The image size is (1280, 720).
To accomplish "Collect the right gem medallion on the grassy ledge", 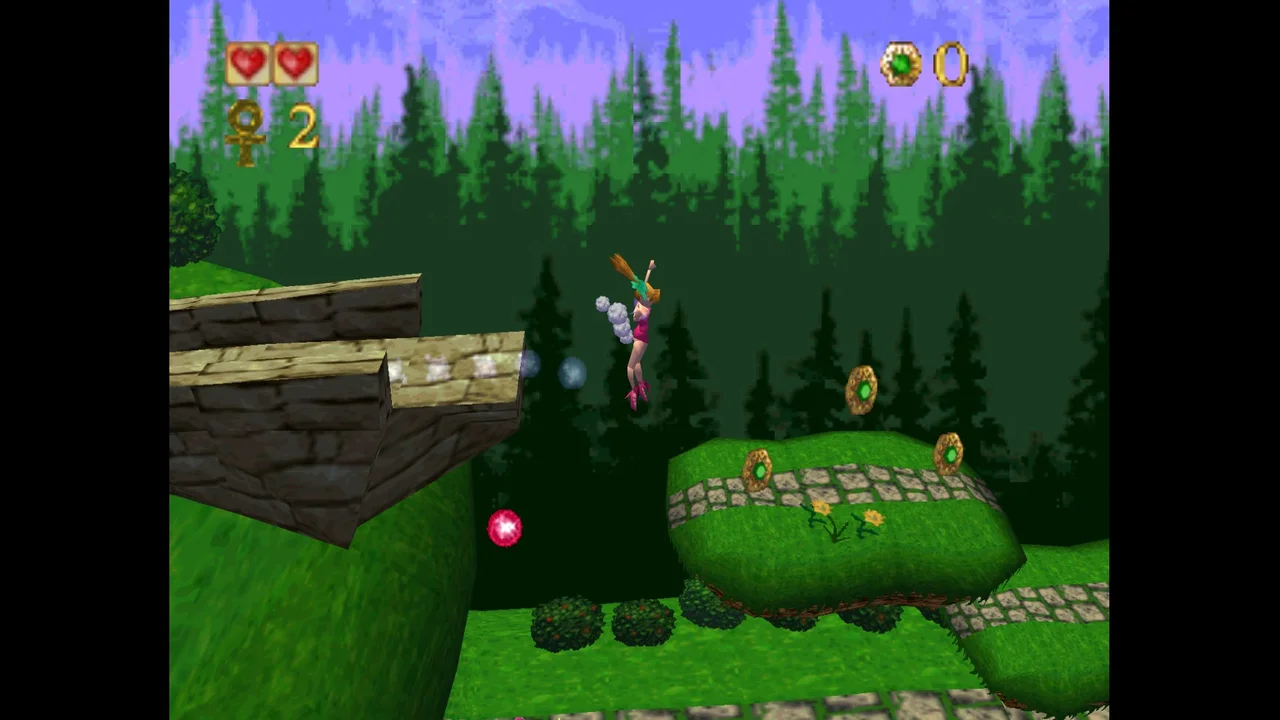I will tap(949, 453).
